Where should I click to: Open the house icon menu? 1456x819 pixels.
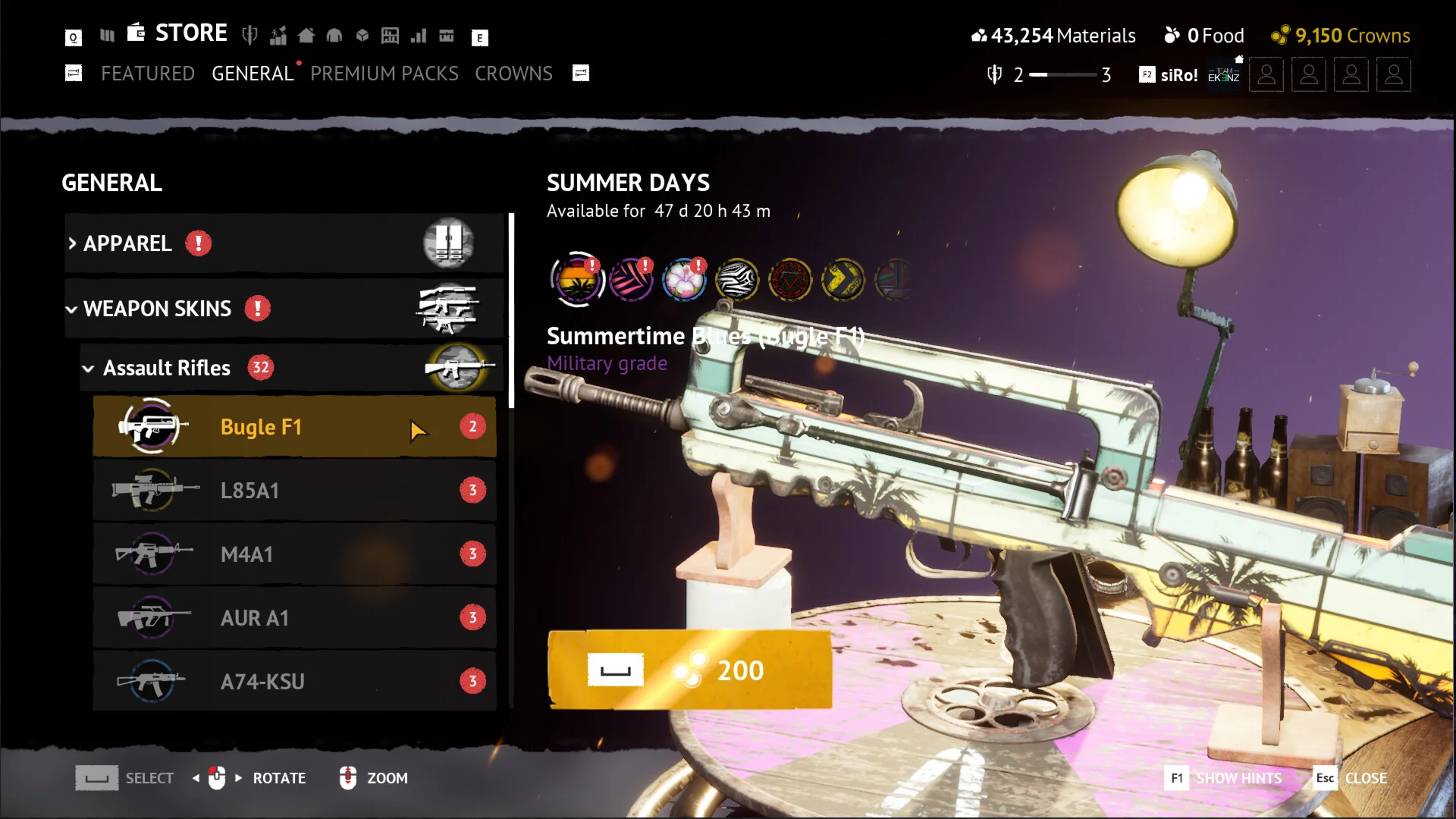(x=306, y=35)
